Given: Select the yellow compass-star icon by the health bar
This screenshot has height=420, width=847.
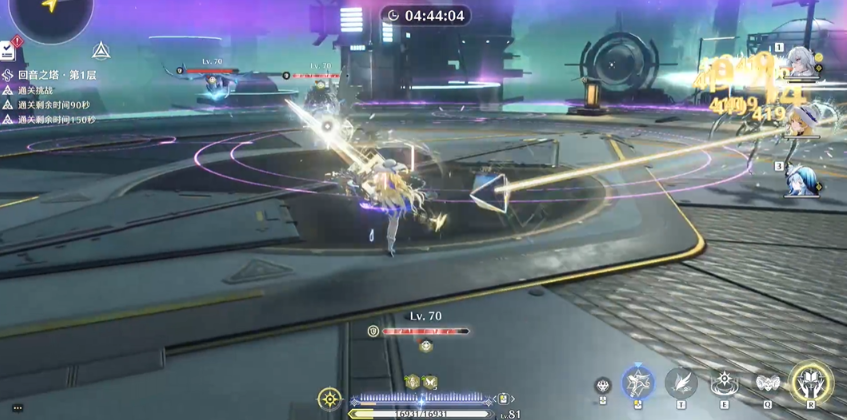Looking at the screenshot, I should point(329,400).
